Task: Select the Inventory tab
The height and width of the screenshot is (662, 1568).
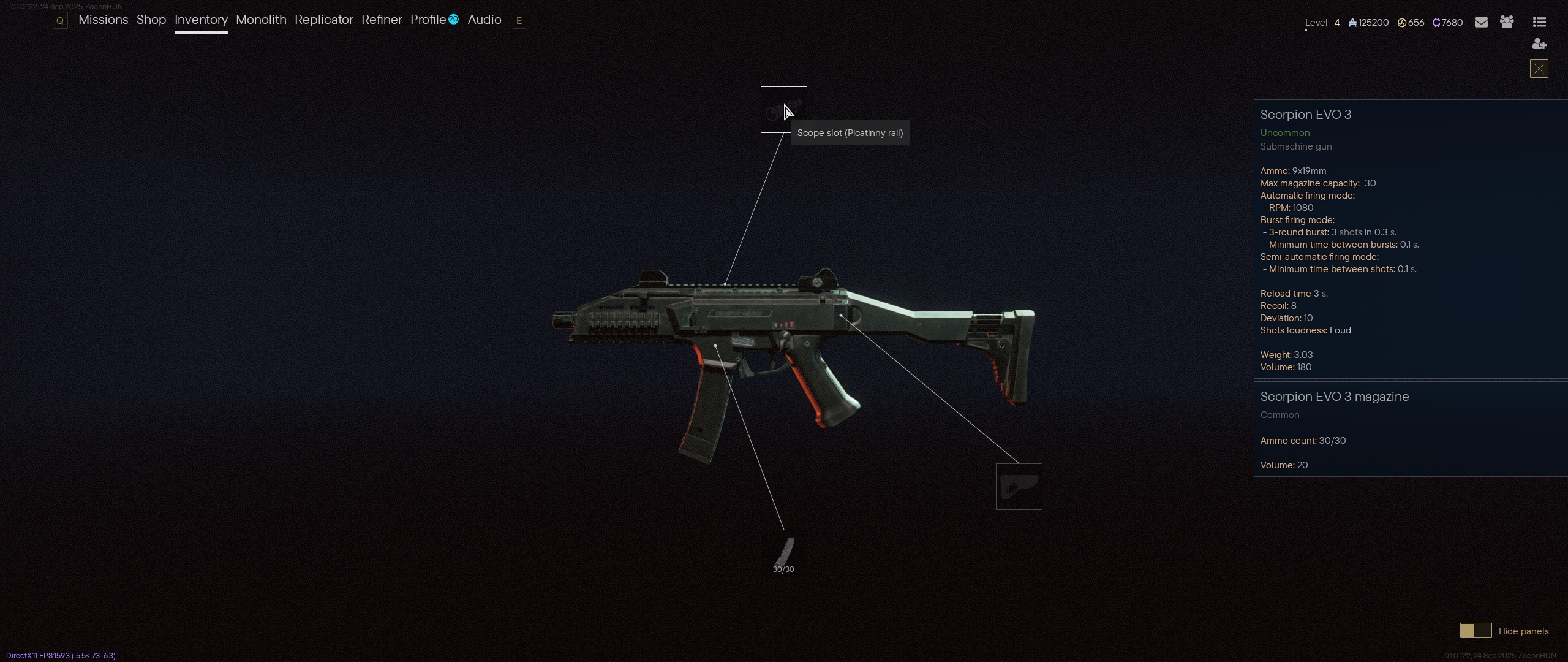Action: click(x=201, y=20)
